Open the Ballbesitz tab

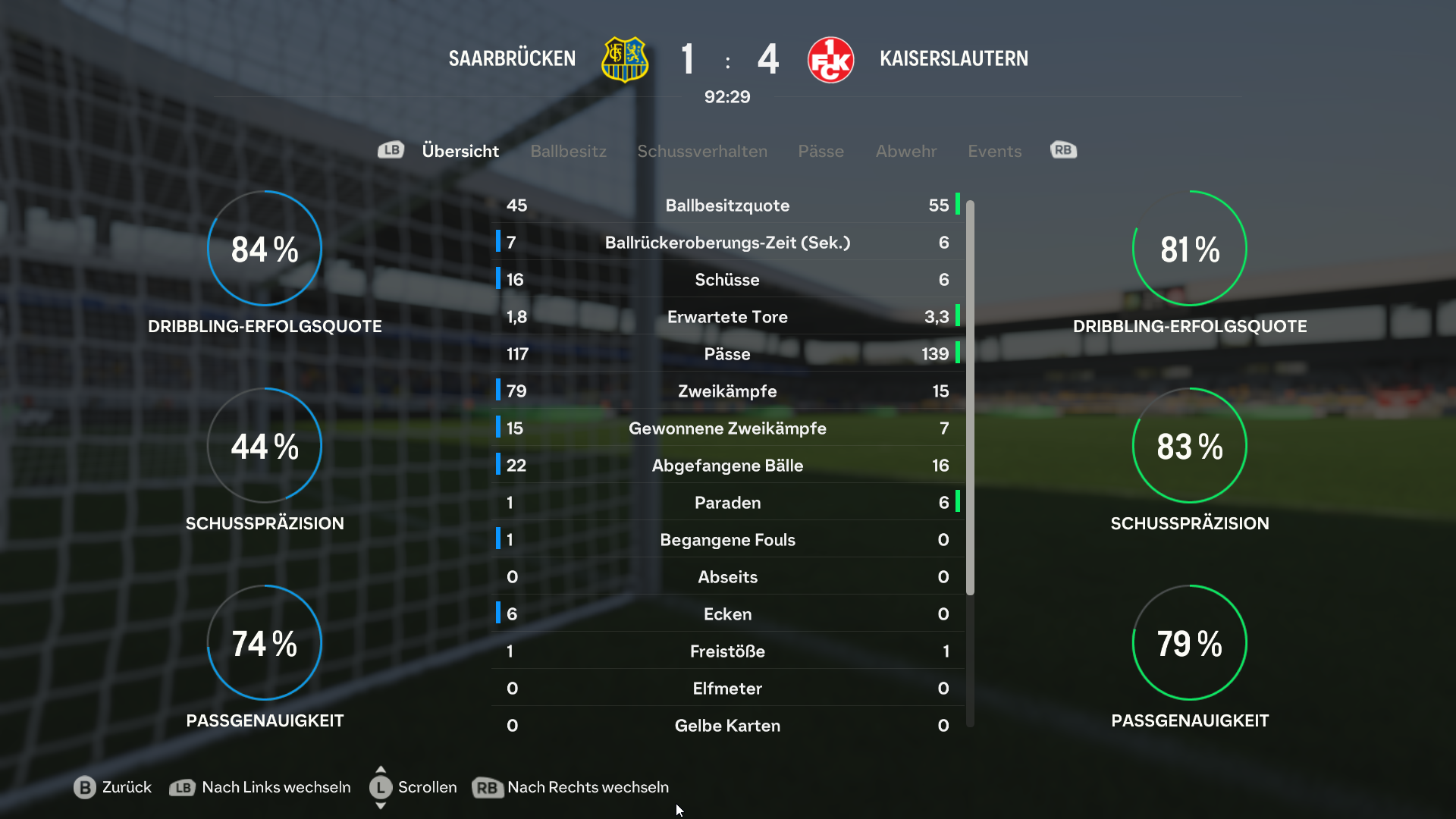[568, 151]
